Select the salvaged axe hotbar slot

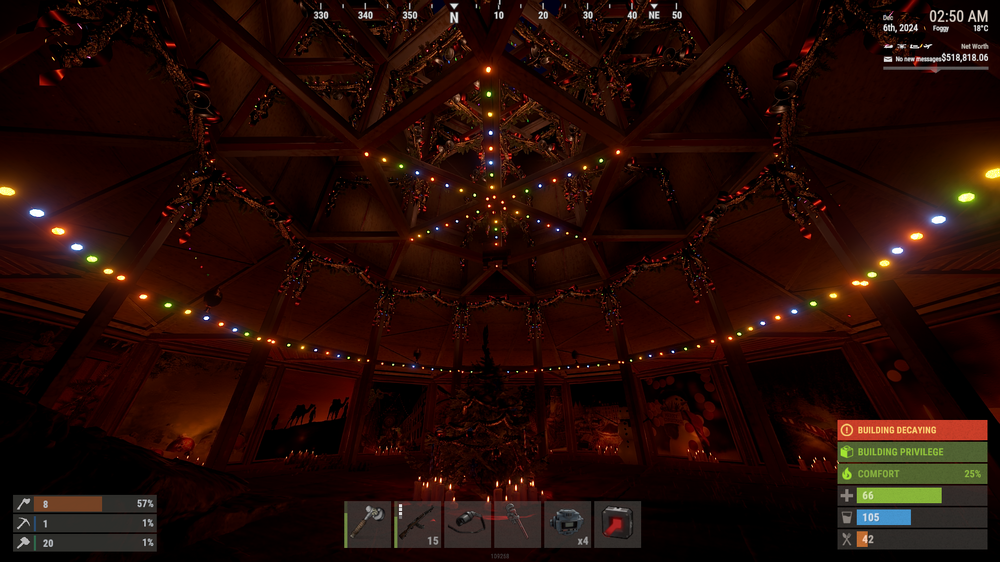click(368, 524)
